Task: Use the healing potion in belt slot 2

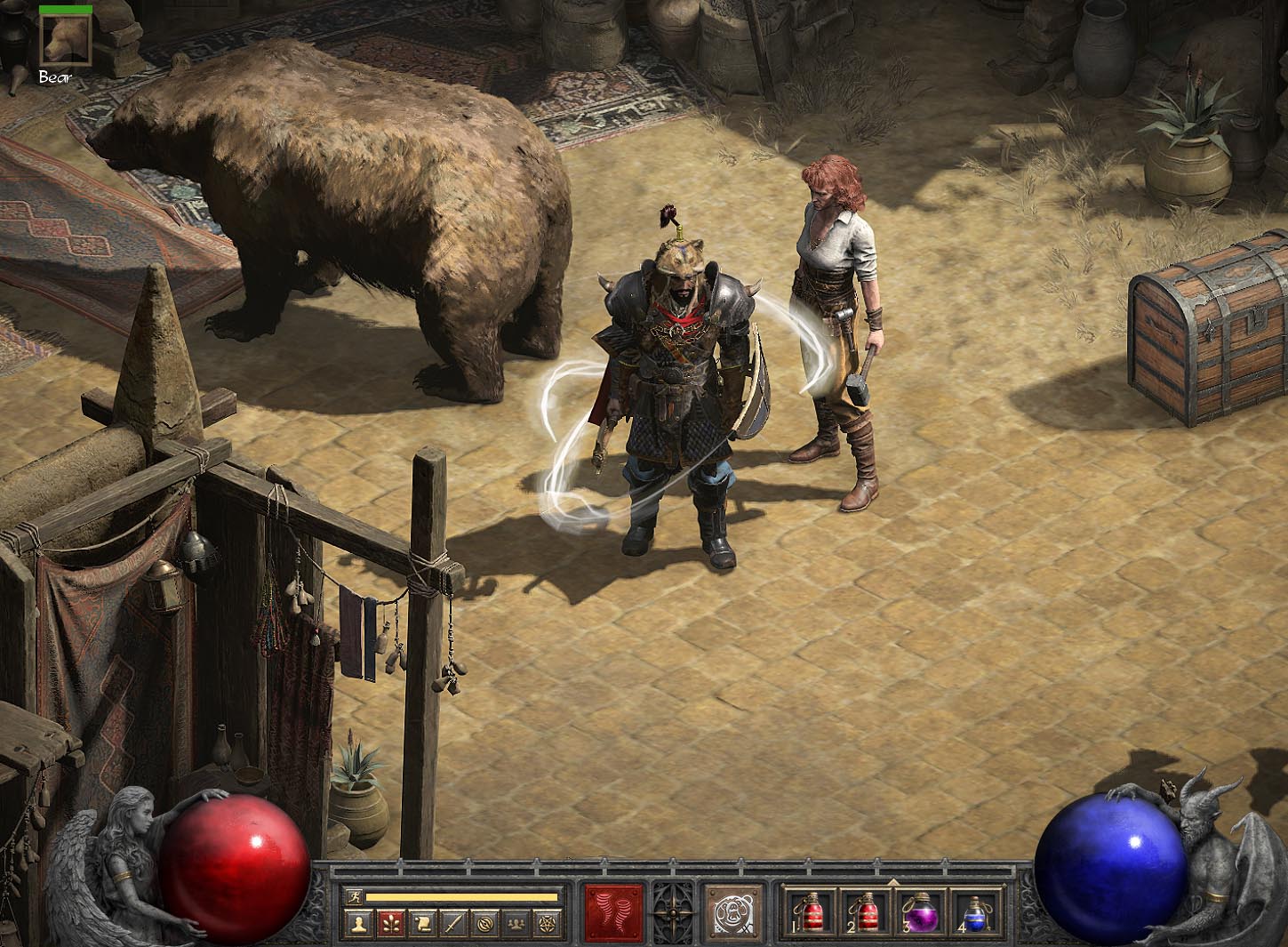Action: (864, 913)
